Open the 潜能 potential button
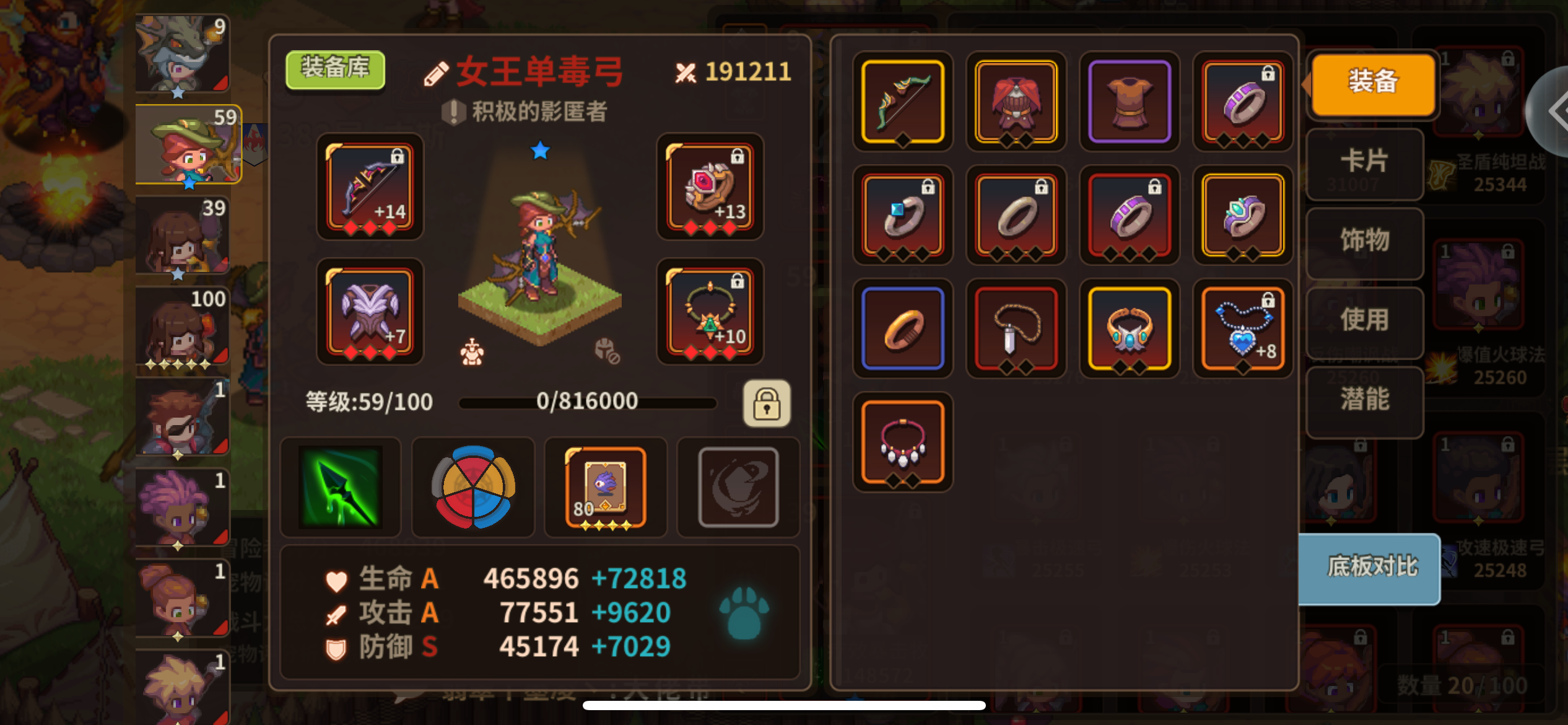Screen dimensions: 1568x725 (1364, 403)
